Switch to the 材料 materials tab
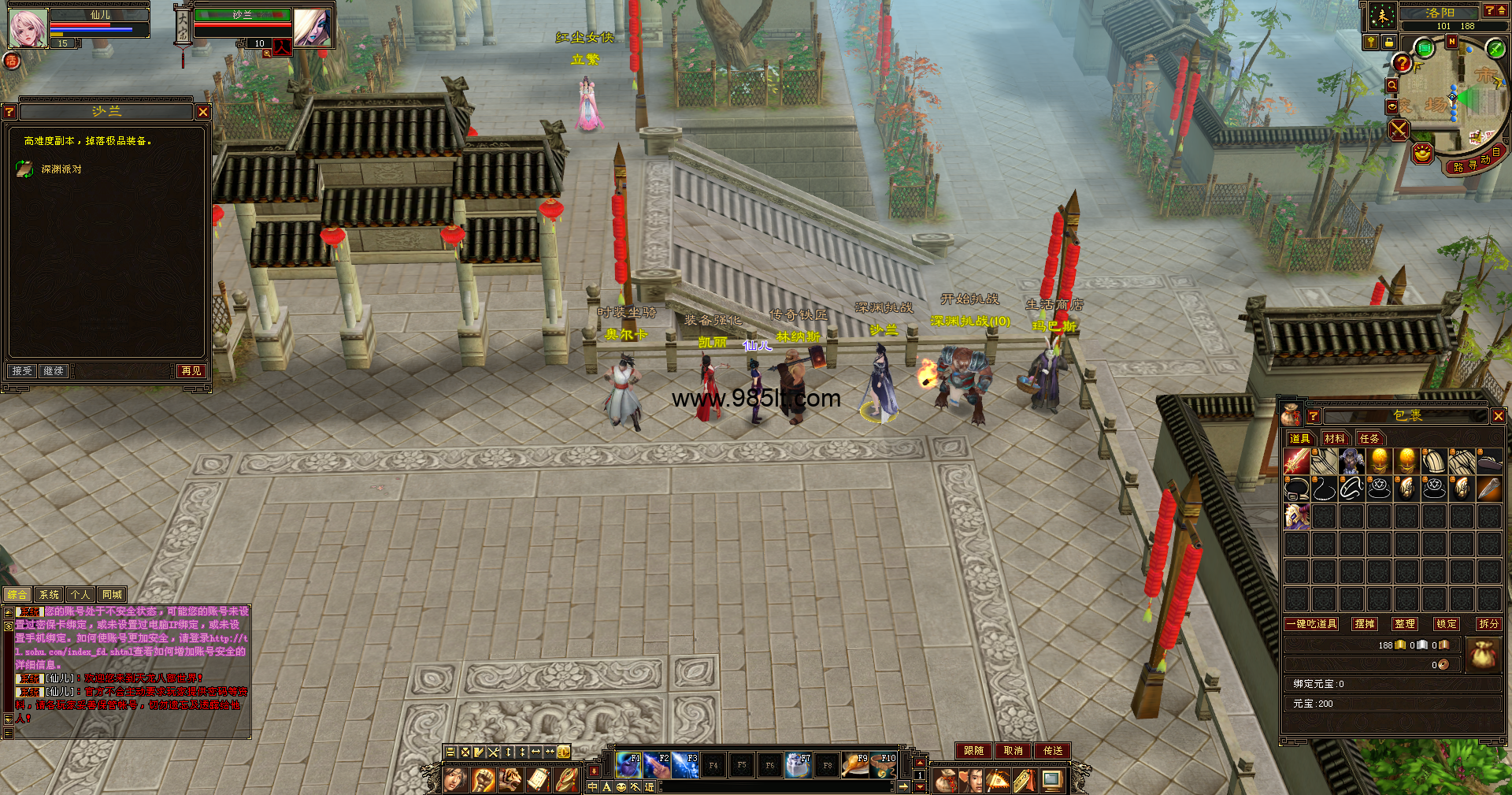 [x=1334, y=439]
